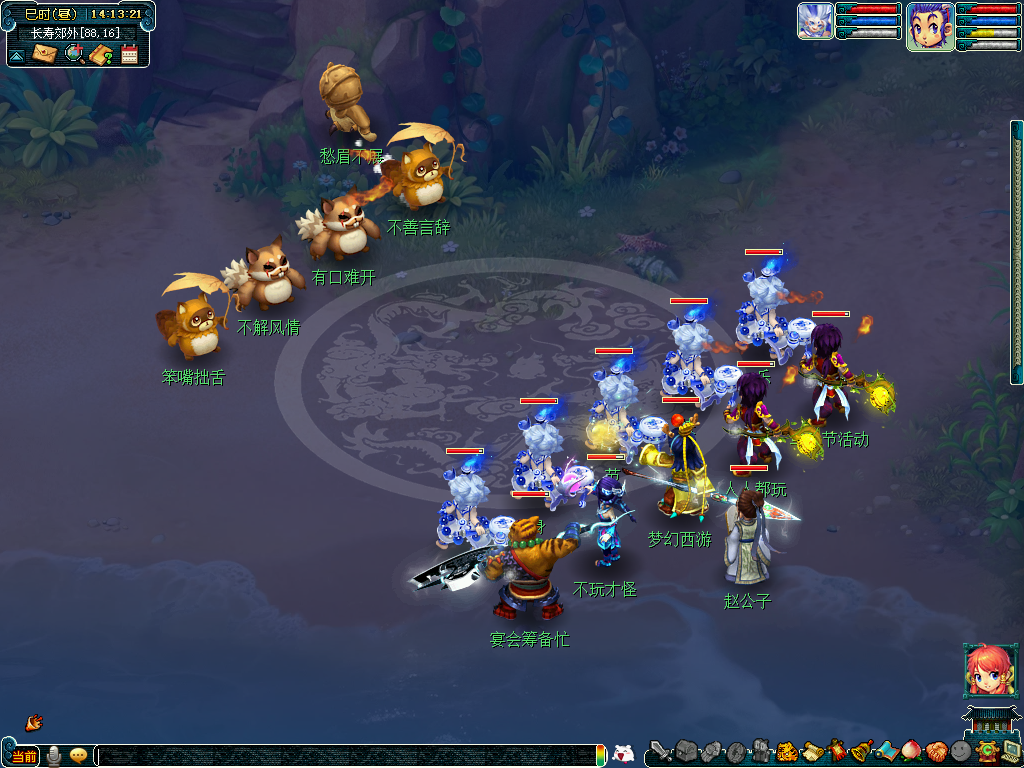This screenshot has width=1024, height=768.
Task: Open the mail envelope icon
Action: click(x=45, y=53)
